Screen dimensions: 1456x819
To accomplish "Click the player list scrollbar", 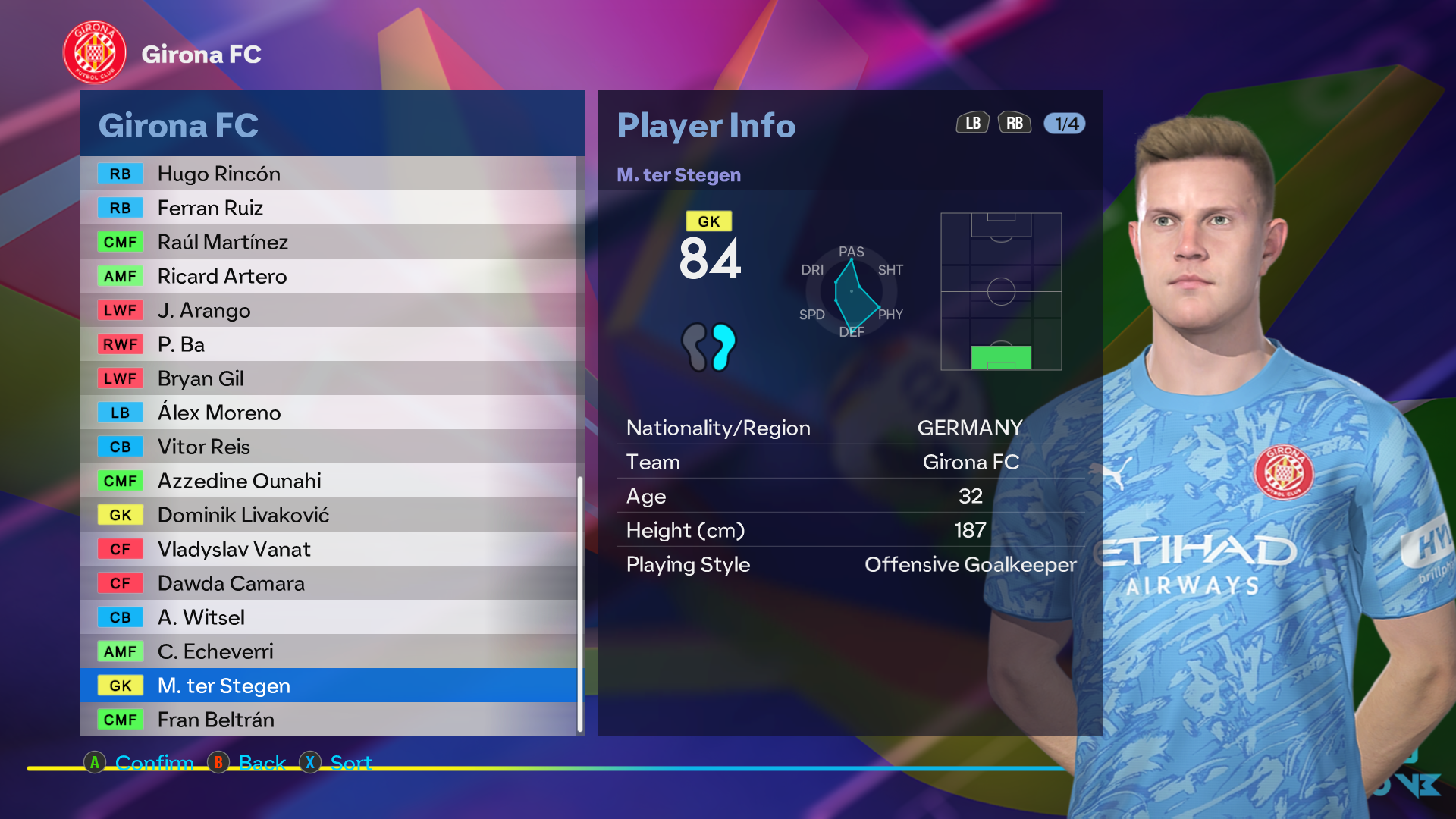I will click(x=580, y=604).
